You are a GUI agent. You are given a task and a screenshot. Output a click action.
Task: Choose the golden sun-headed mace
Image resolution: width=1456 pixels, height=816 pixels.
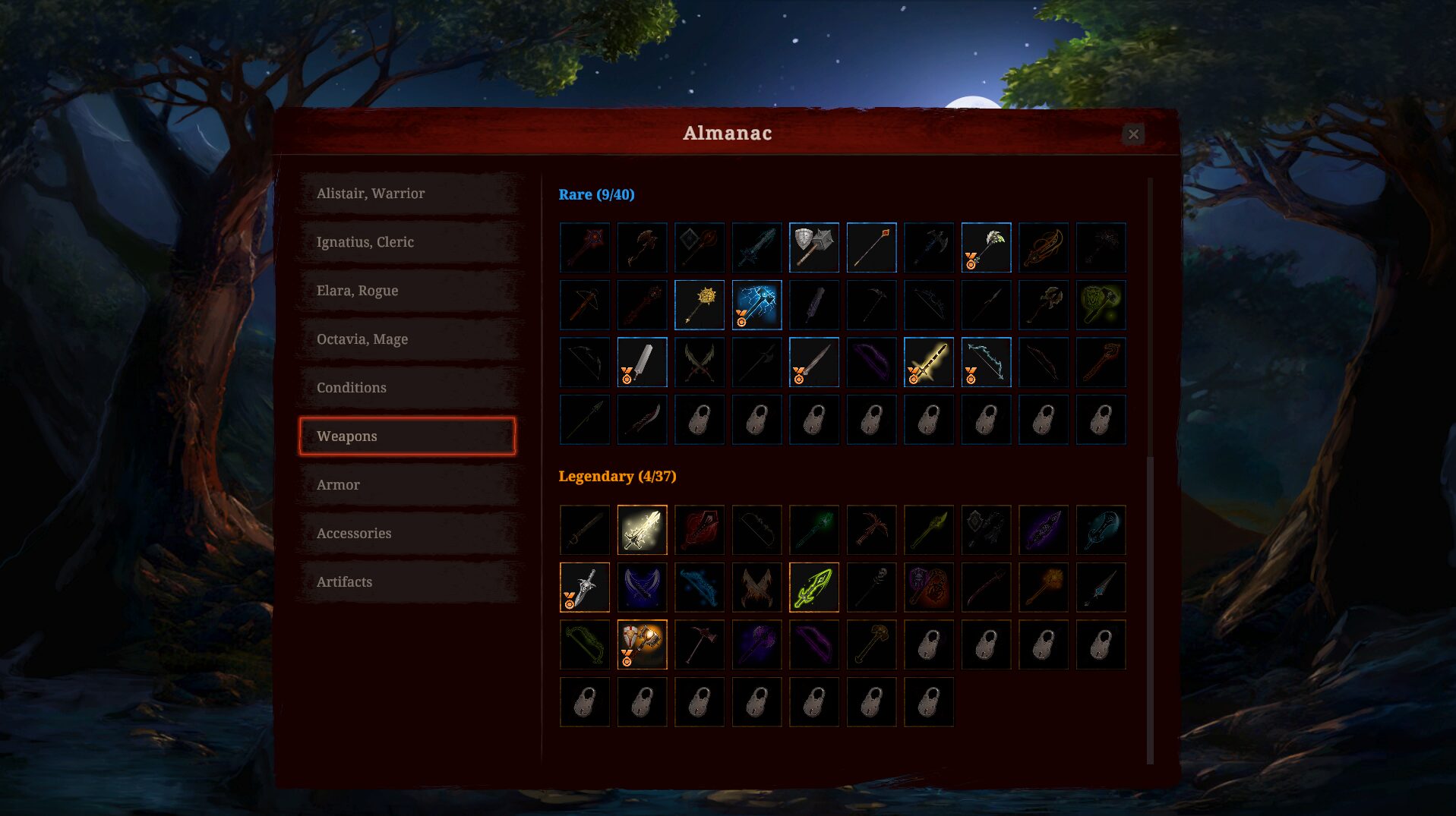[699, 305]
